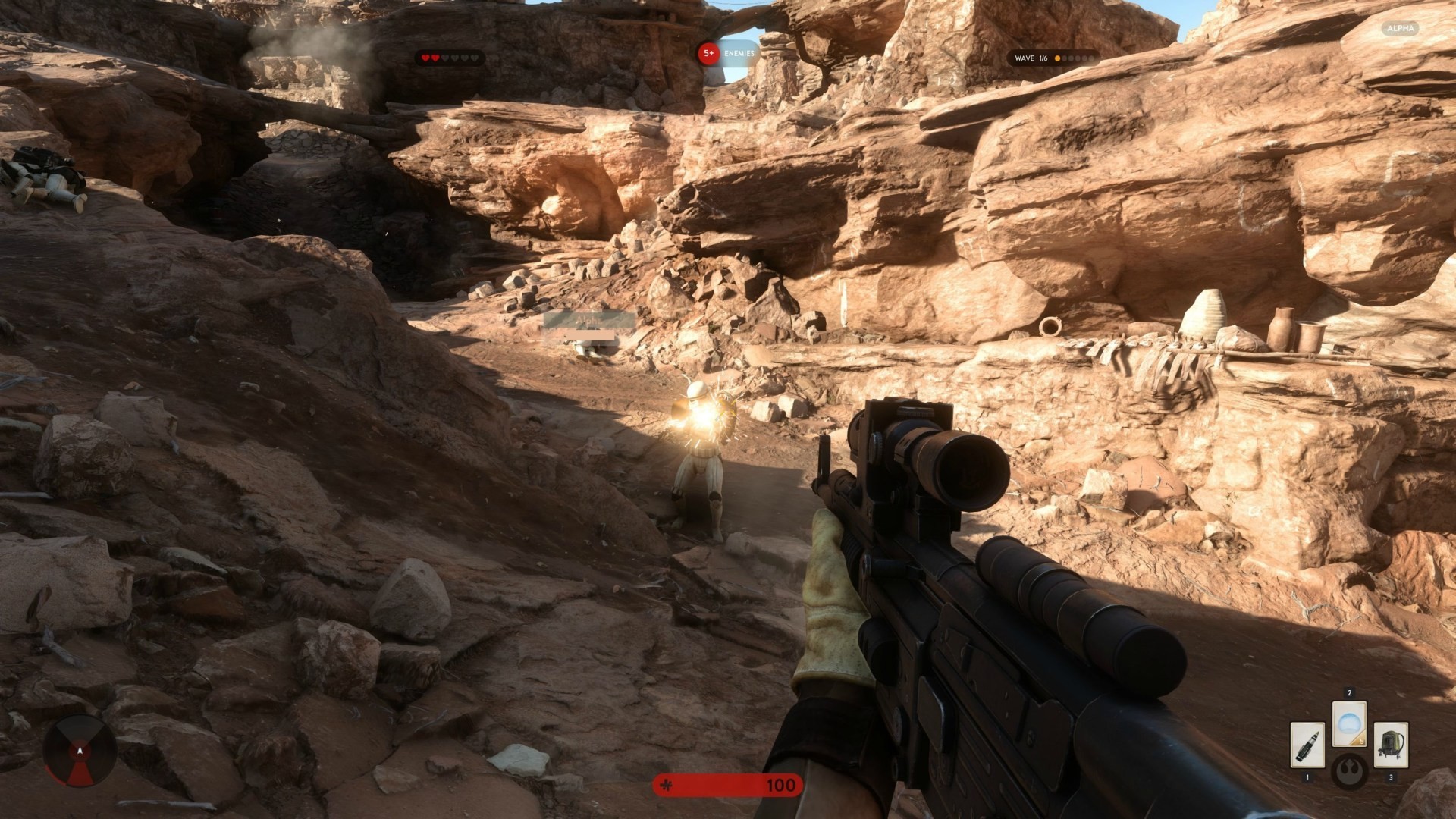The width and height of the screenshot is (1456, 819).
Task: Toggle the filled wave progress dot
Action: (1057, 58)
